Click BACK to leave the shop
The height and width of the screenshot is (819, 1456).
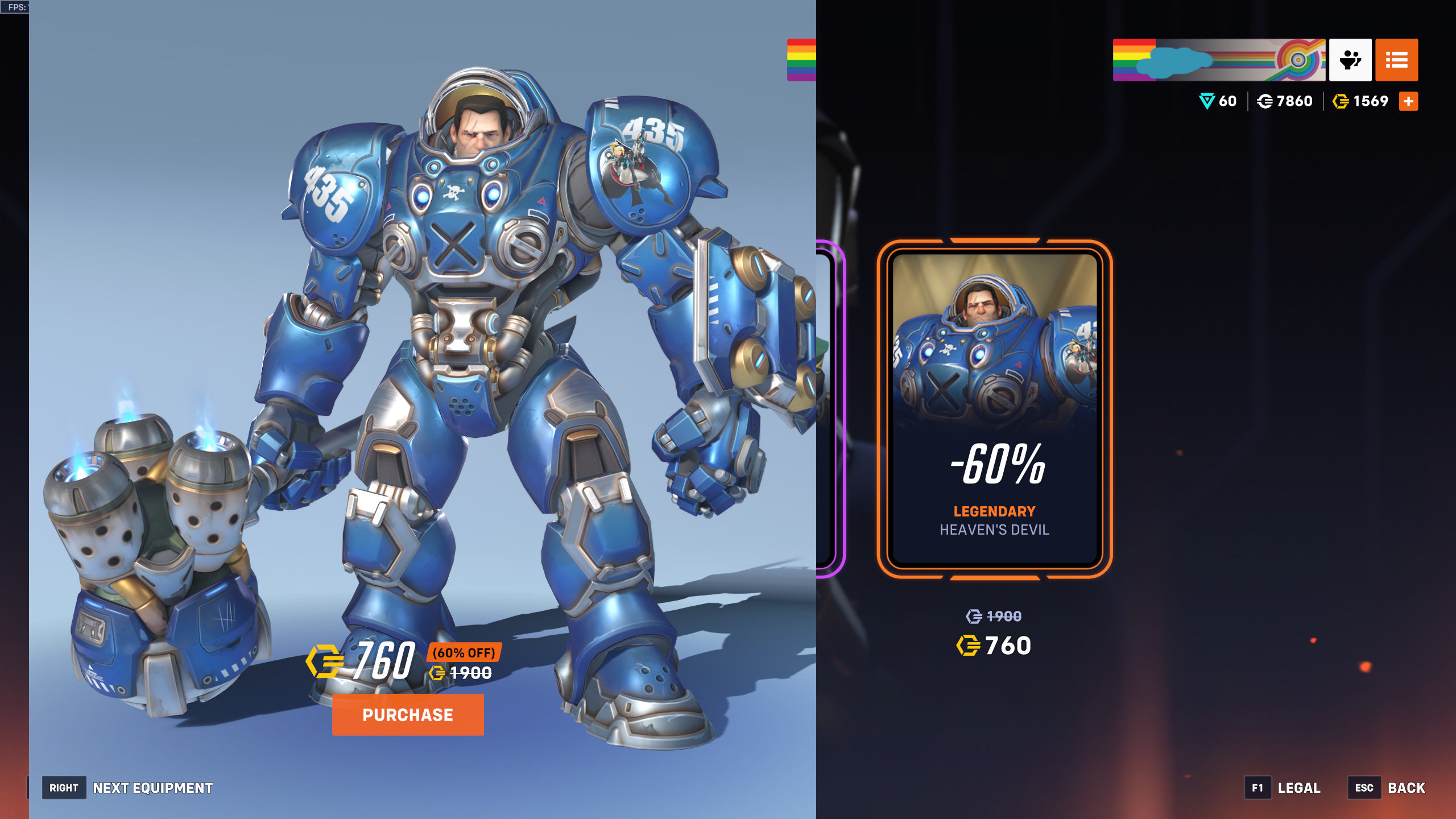tap(1408, 788)
